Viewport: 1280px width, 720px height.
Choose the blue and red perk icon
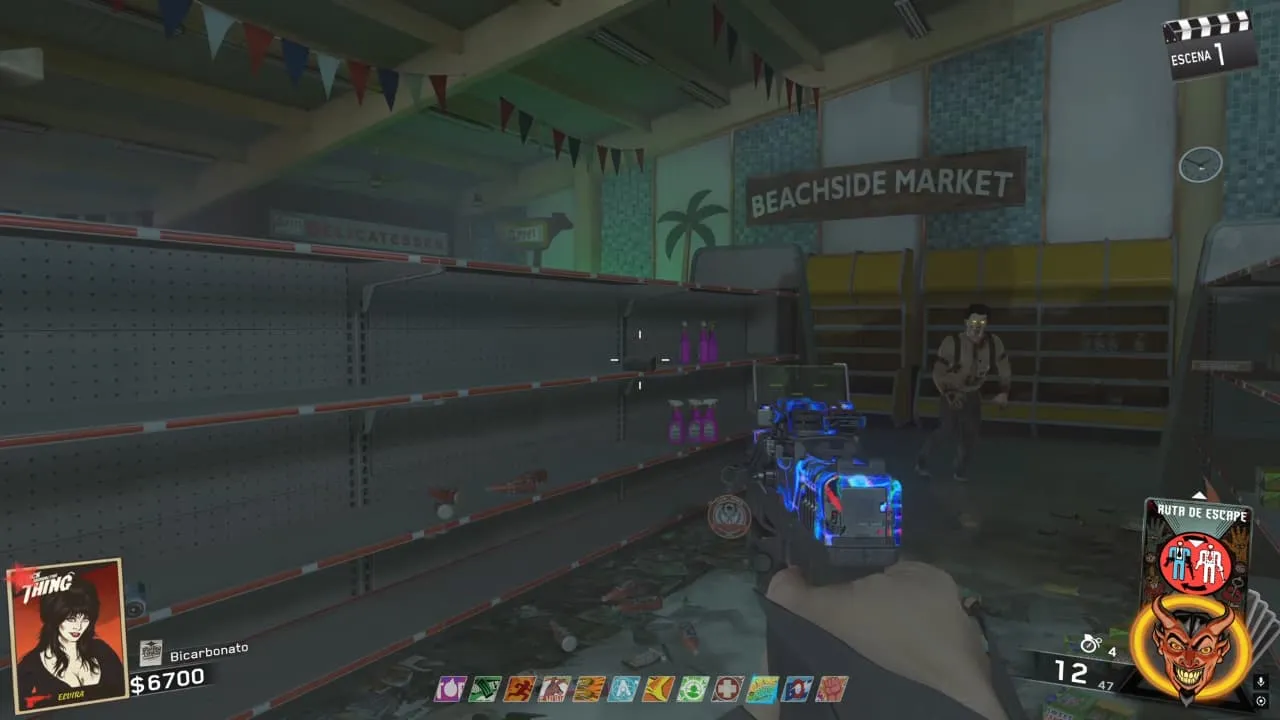coord(797,688)
